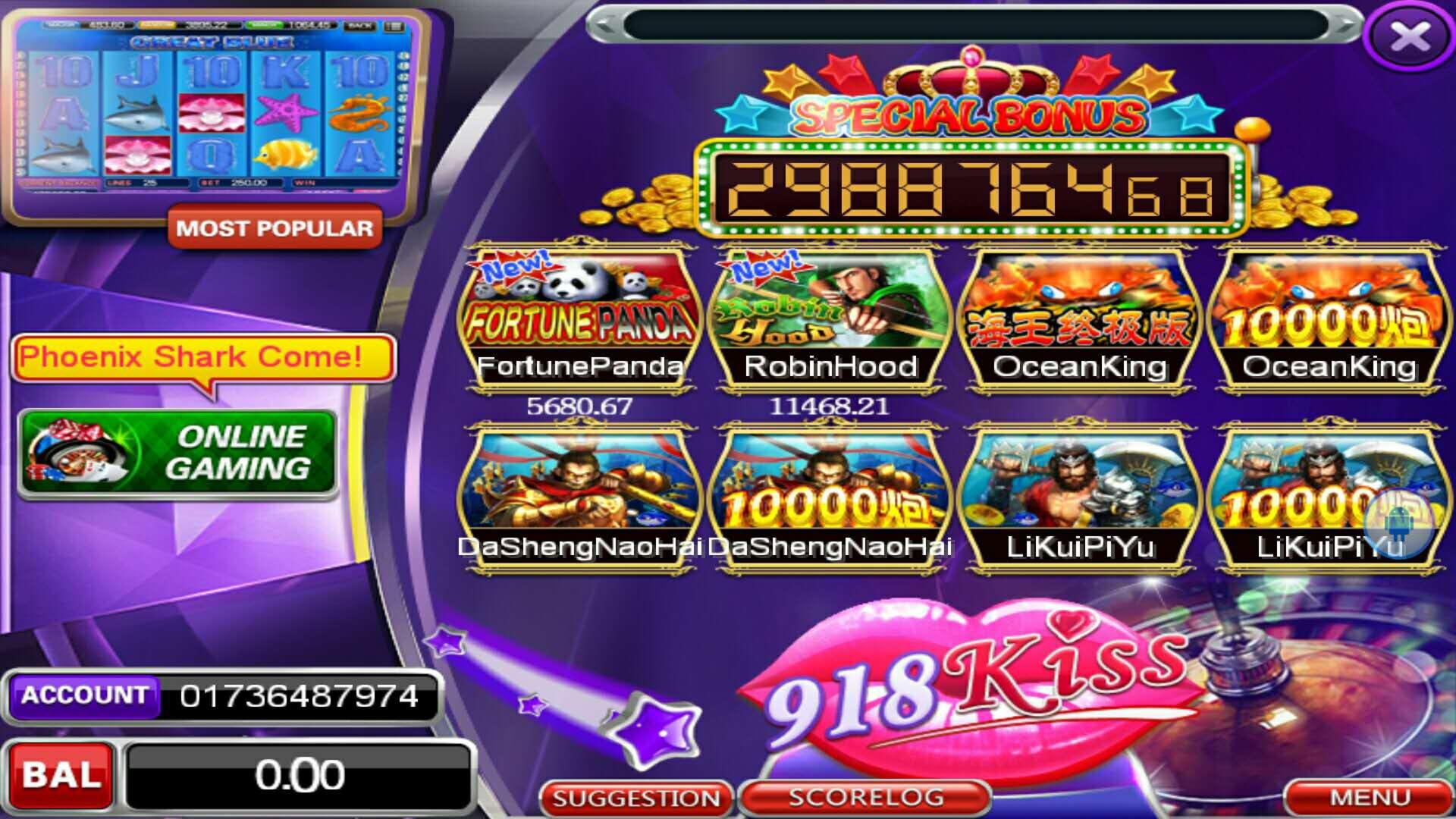Screen dimensions: 1456x819
Task: View the Scorelog
Action: coord(866,798)
